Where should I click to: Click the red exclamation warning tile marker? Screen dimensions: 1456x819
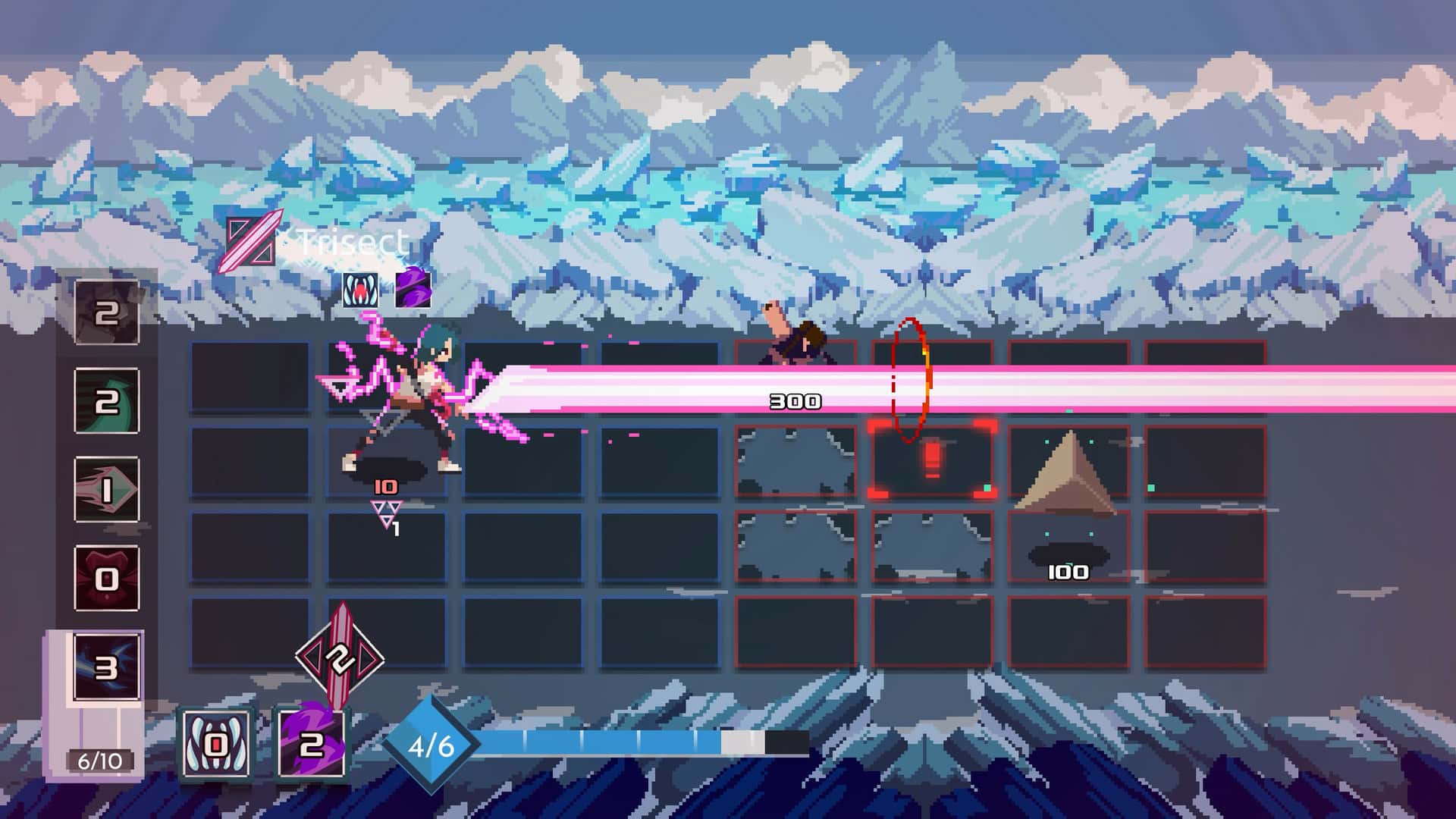click(931, 461)
